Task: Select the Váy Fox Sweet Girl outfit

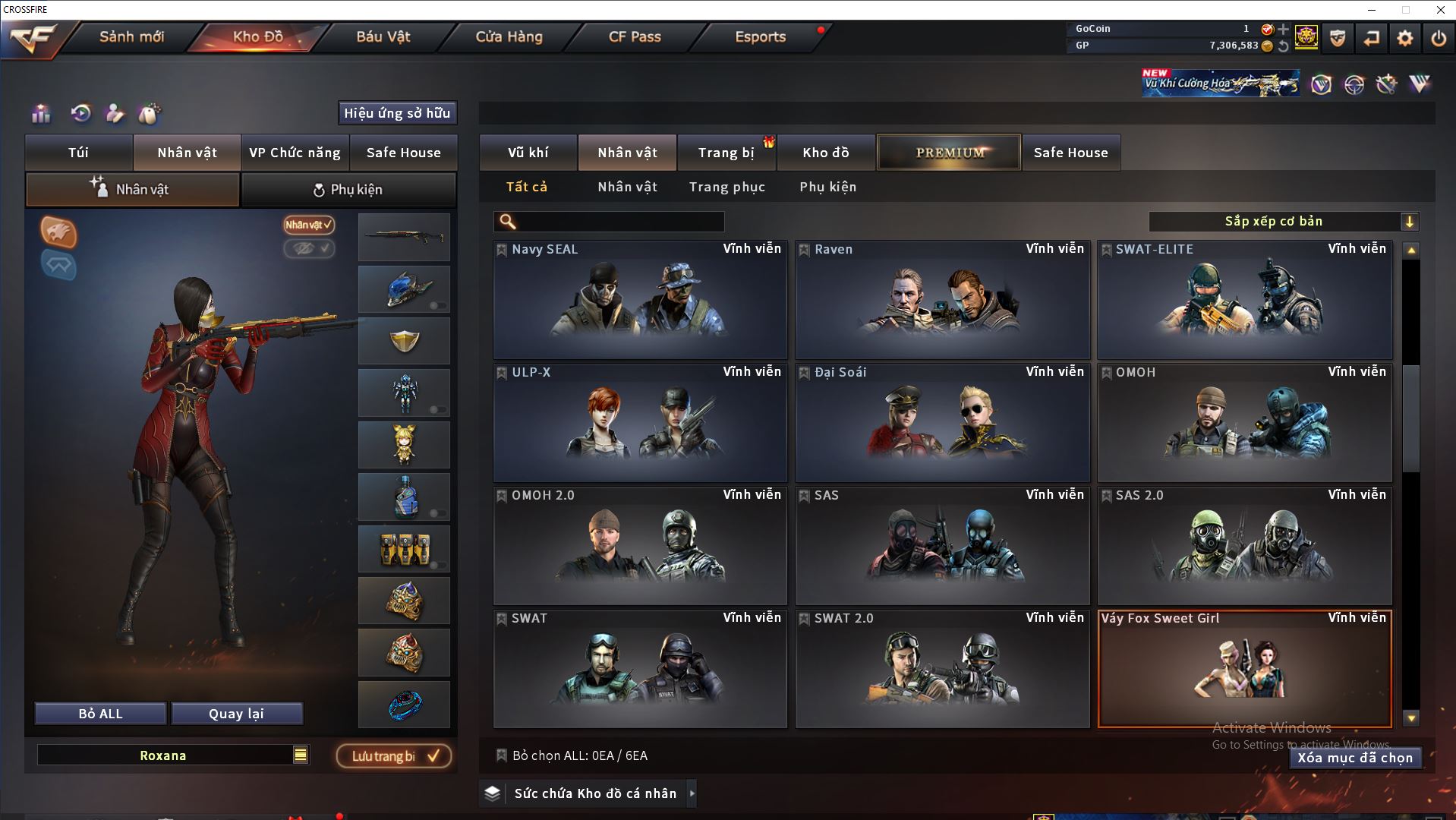Action: [1244, 668]
